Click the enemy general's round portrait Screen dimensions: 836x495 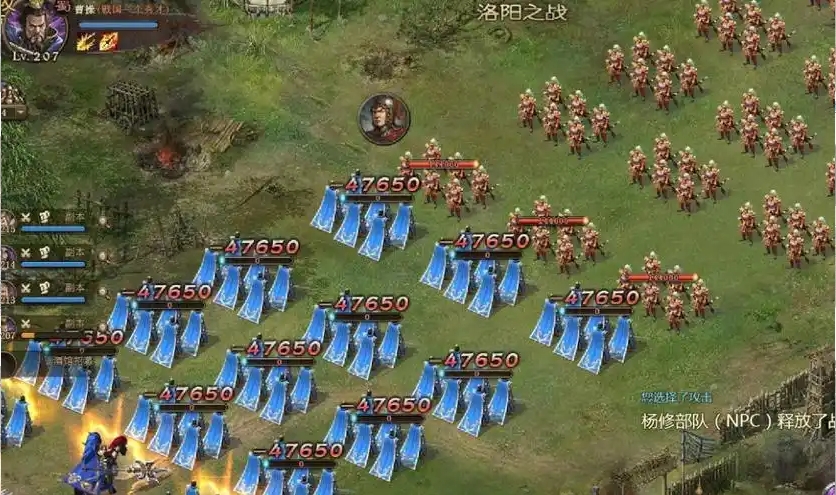click(x=384, y=118)
